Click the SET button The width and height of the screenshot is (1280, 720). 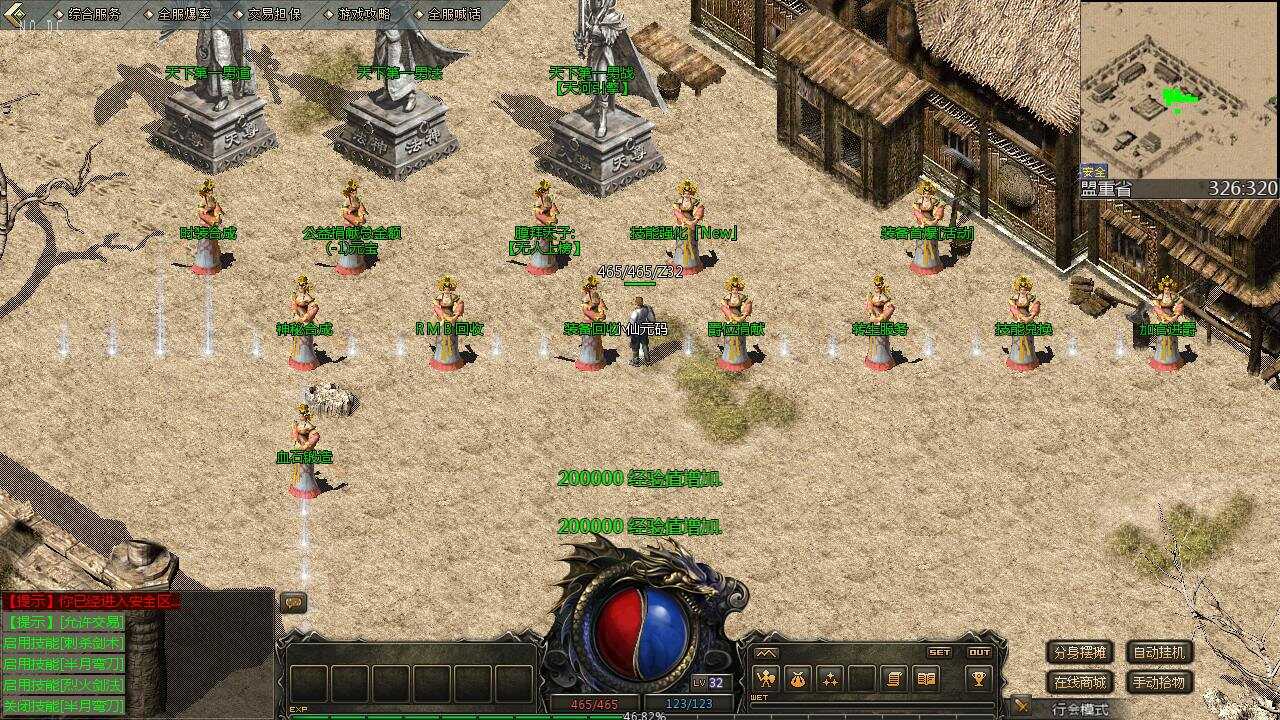pos(939,652)
